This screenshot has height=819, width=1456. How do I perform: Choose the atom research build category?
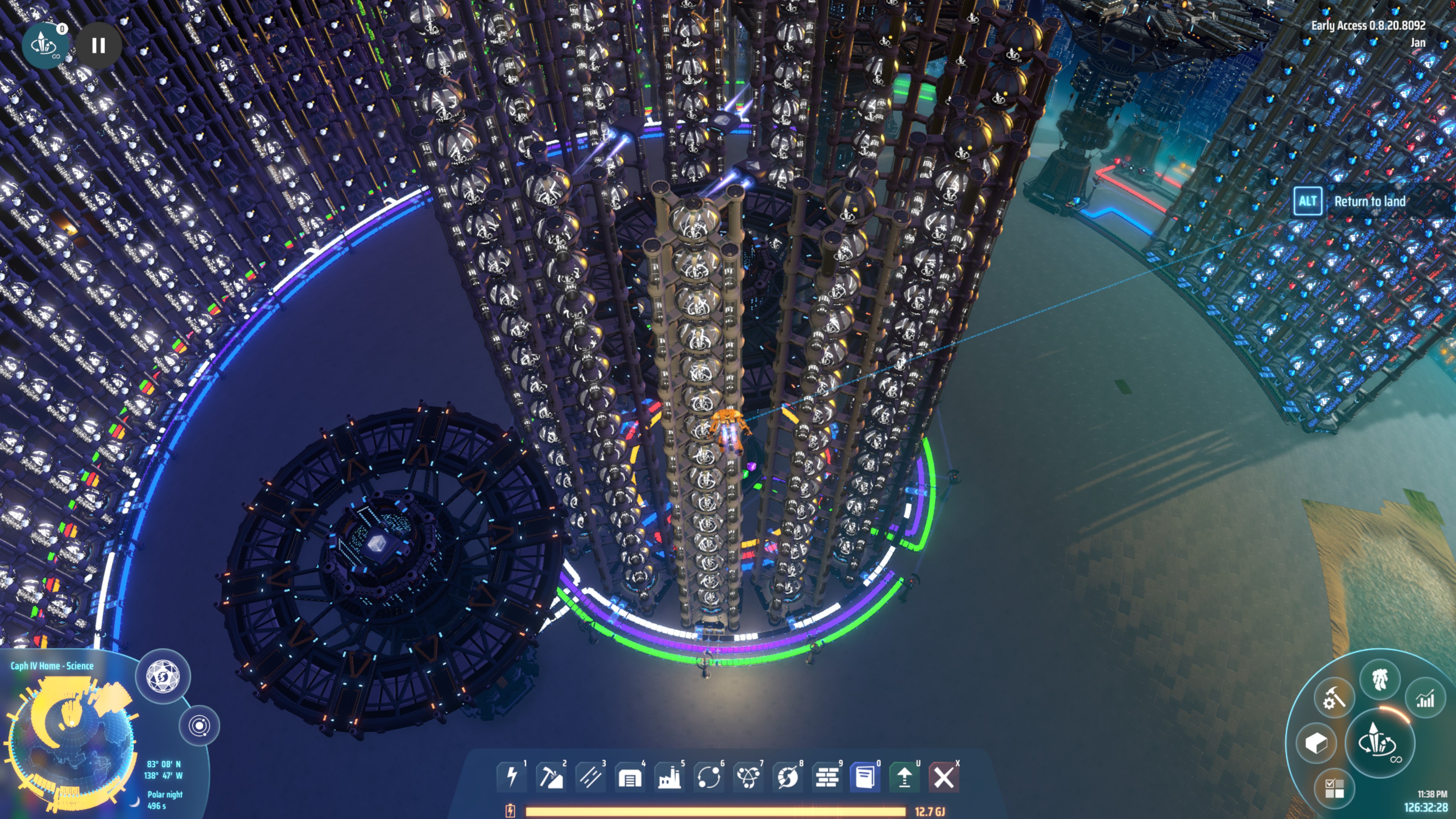pos(748,777)
